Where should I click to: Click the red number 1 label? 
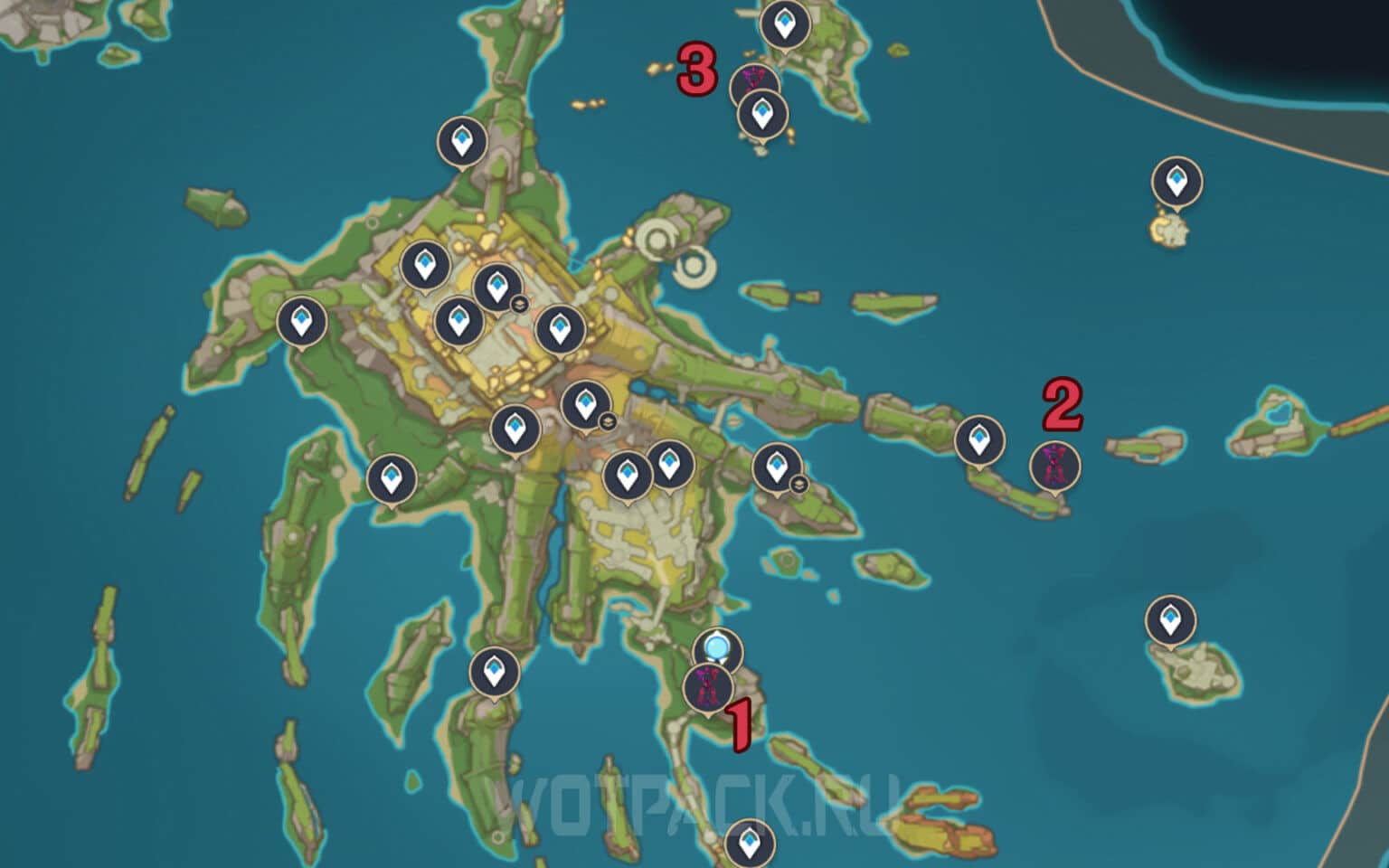coord(740,723)
